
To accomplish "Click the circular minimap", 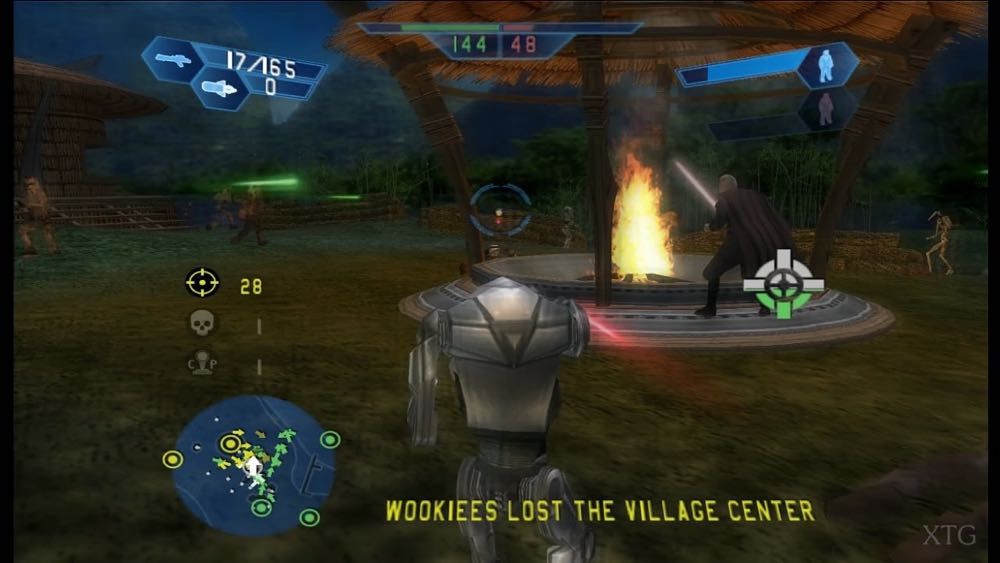I will (254, 465).
